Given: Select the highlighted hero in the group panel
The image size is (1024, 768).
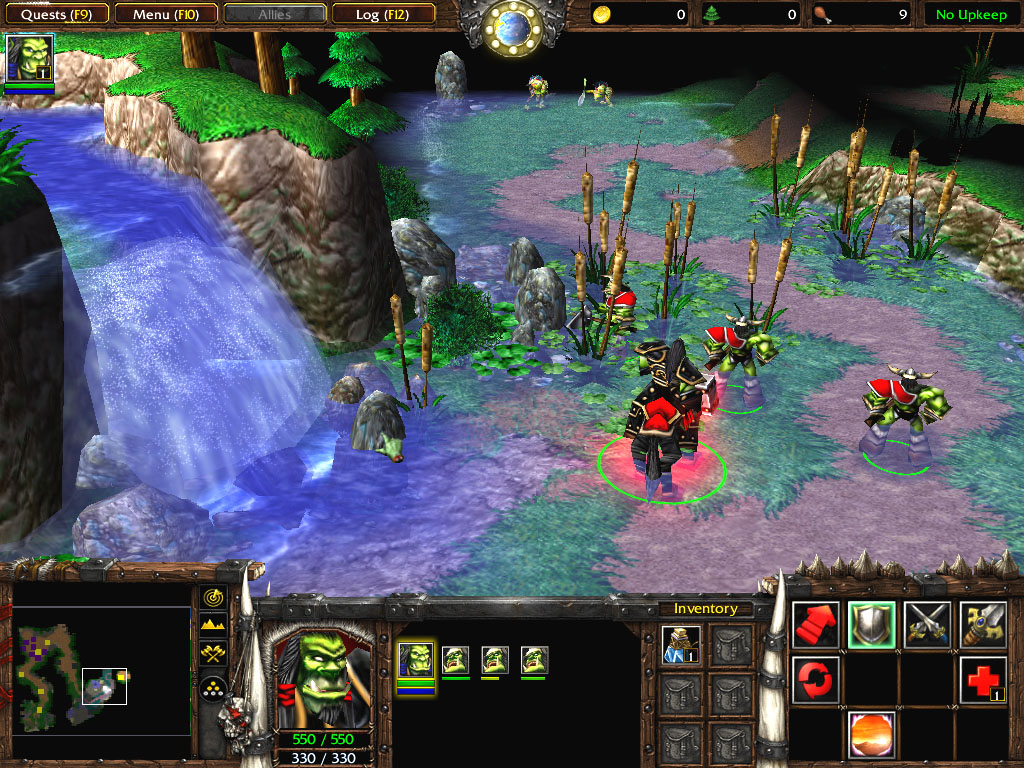Looking at the screenshot, I should pyautogui.click(x=415, y=662).
